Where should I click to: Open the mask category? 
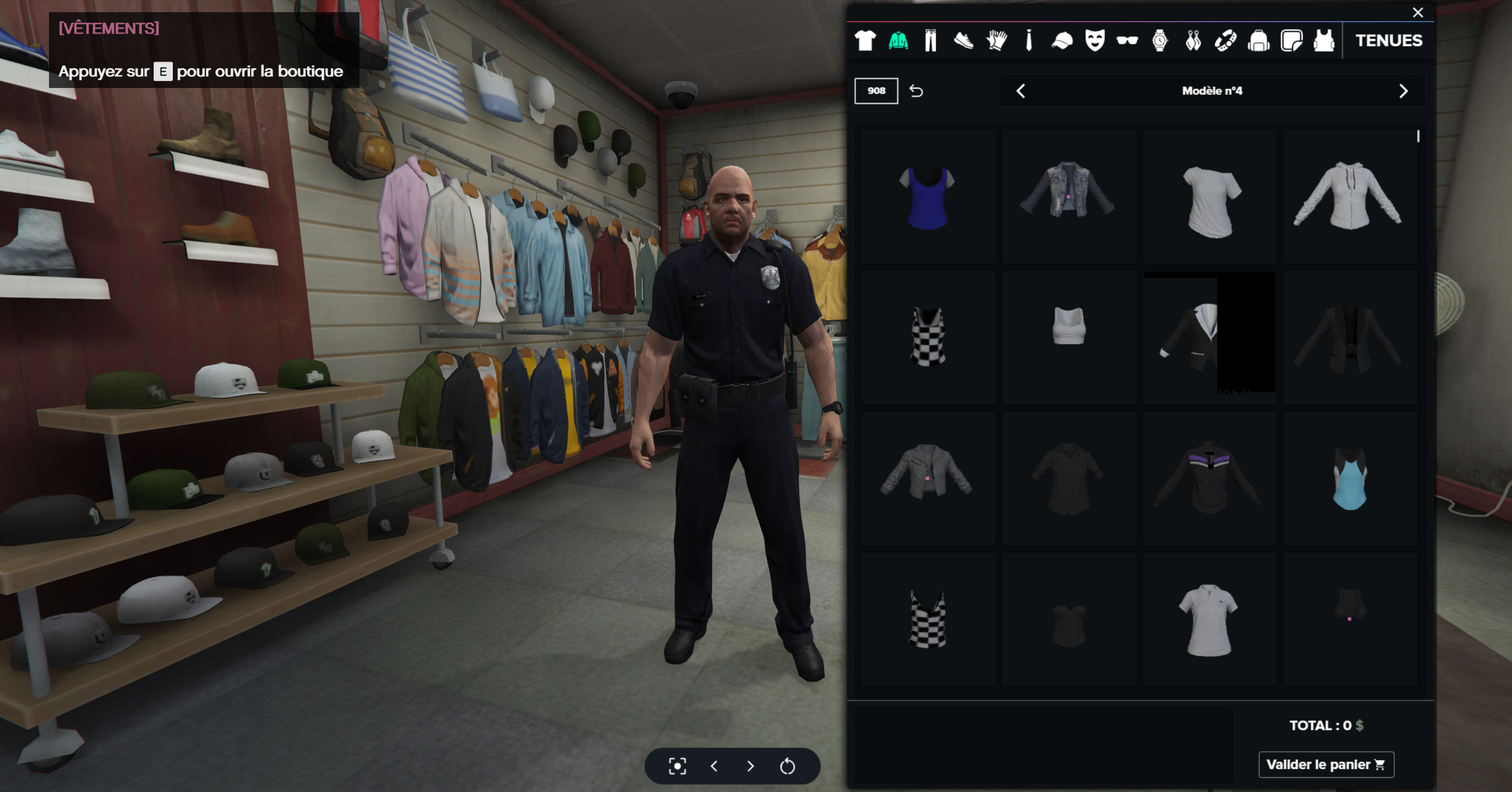tap(1095, 41)
